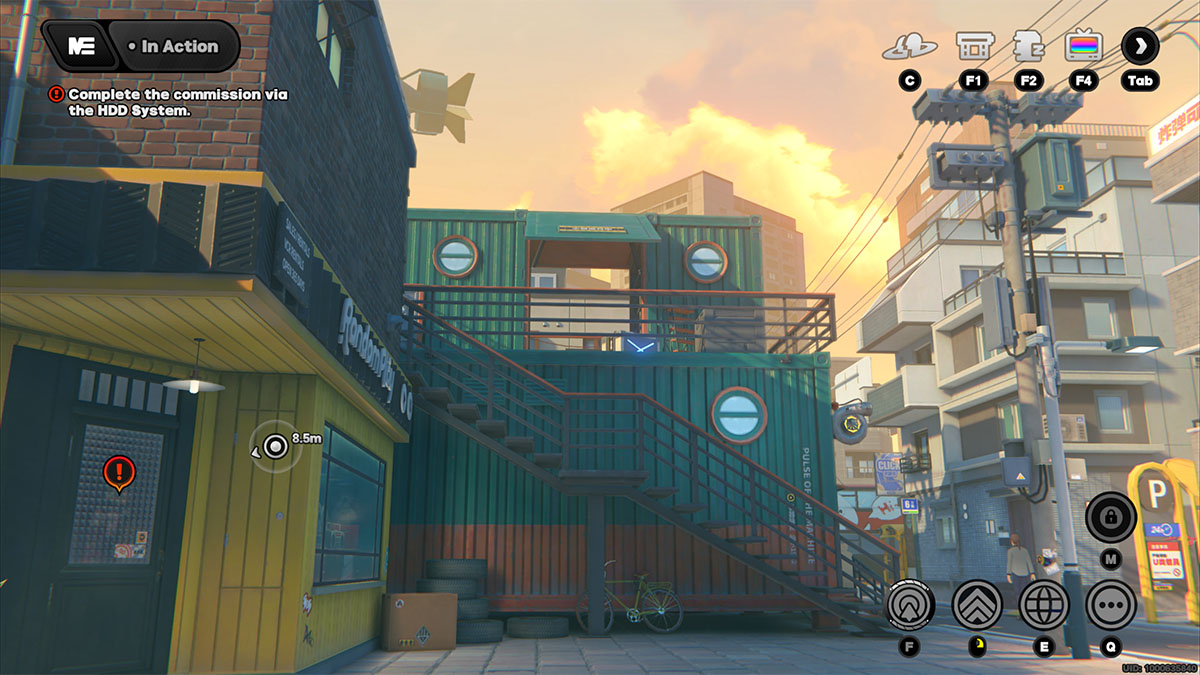Viewport: 1200px width, 675px height.
Task: Open the storefront icon menu
Action: point(973,46)
